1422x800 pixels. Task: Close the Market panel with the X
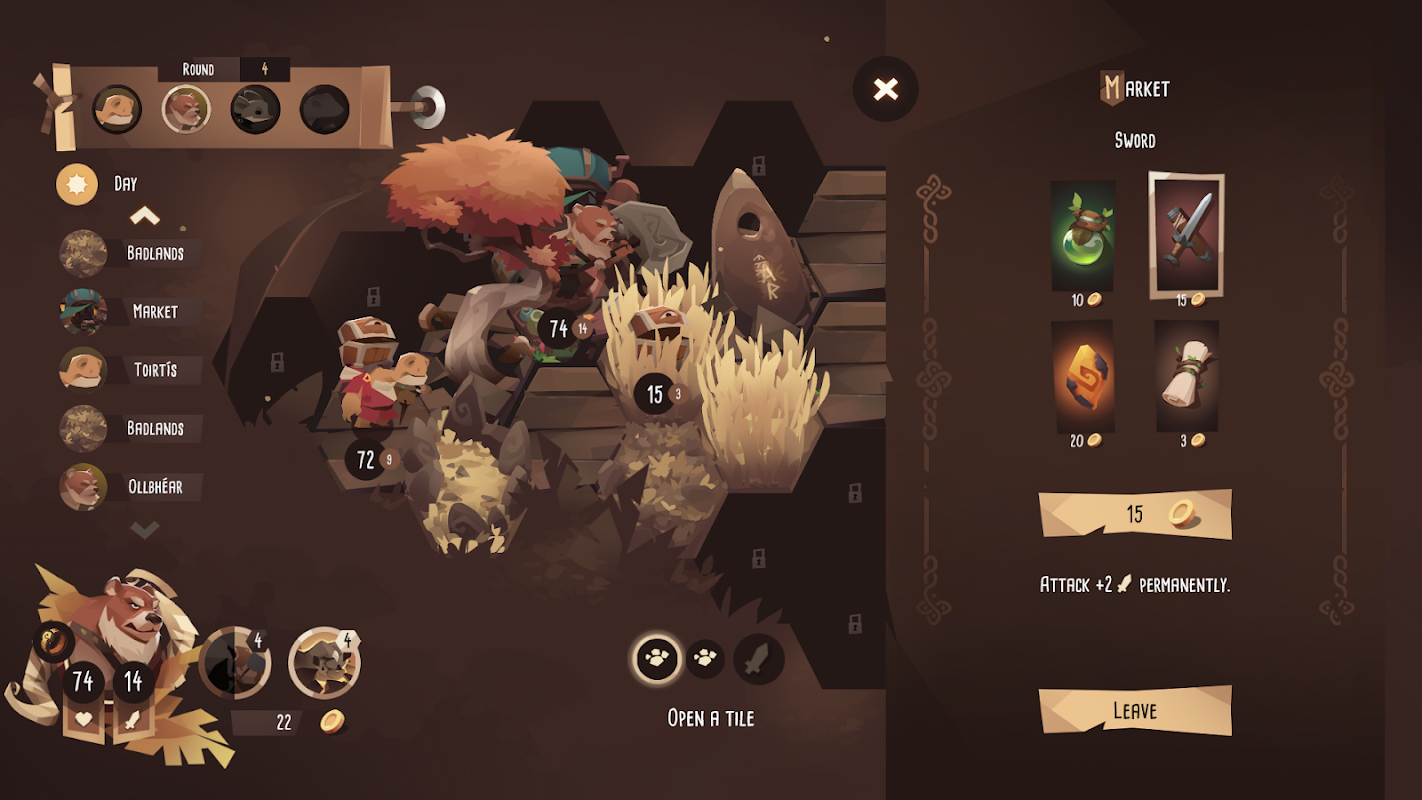(885, 89)
